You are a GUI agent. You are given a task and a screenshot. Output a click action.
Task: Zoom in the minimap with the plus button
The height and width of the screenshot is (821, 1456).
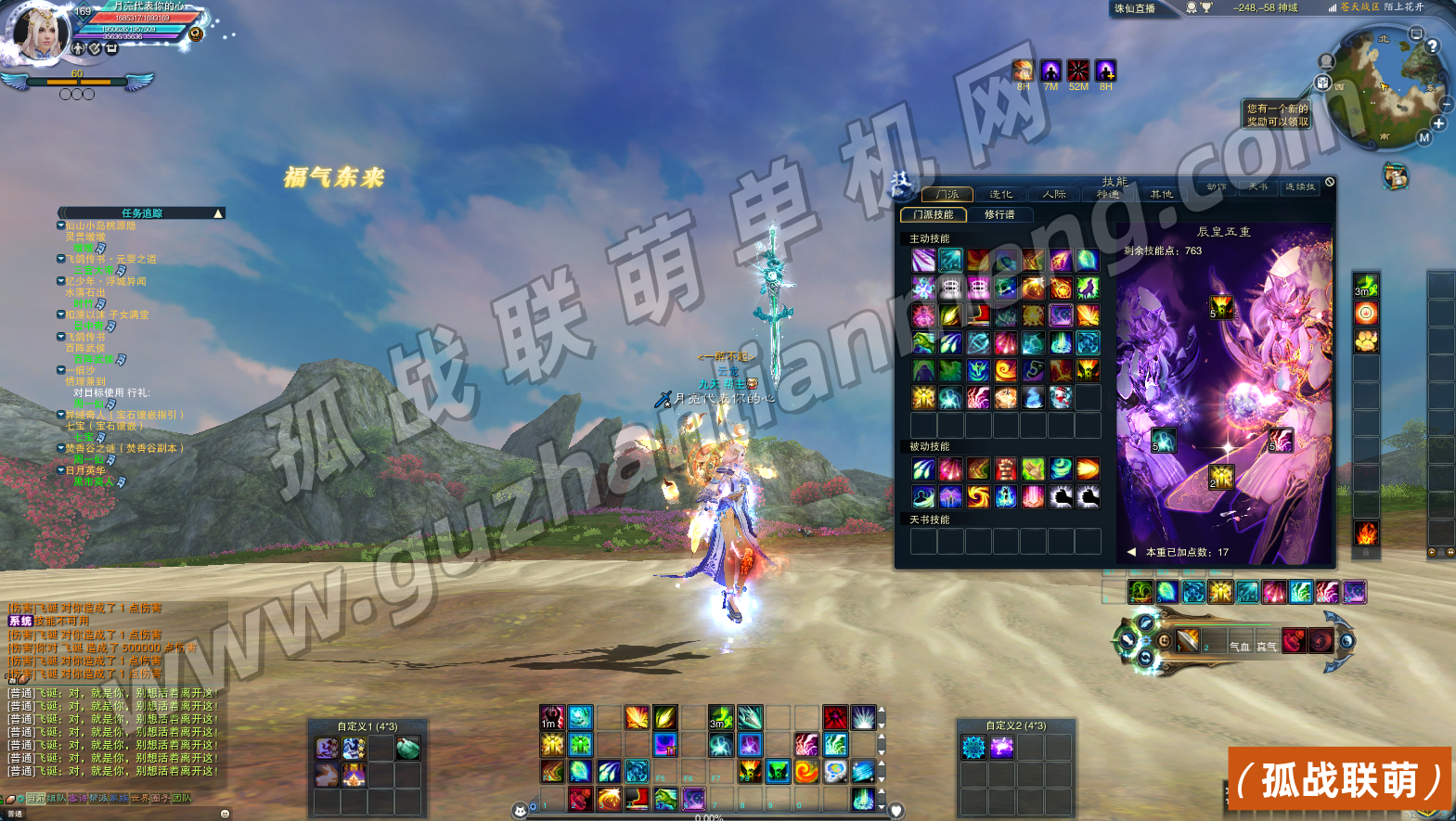(1438, 123)
